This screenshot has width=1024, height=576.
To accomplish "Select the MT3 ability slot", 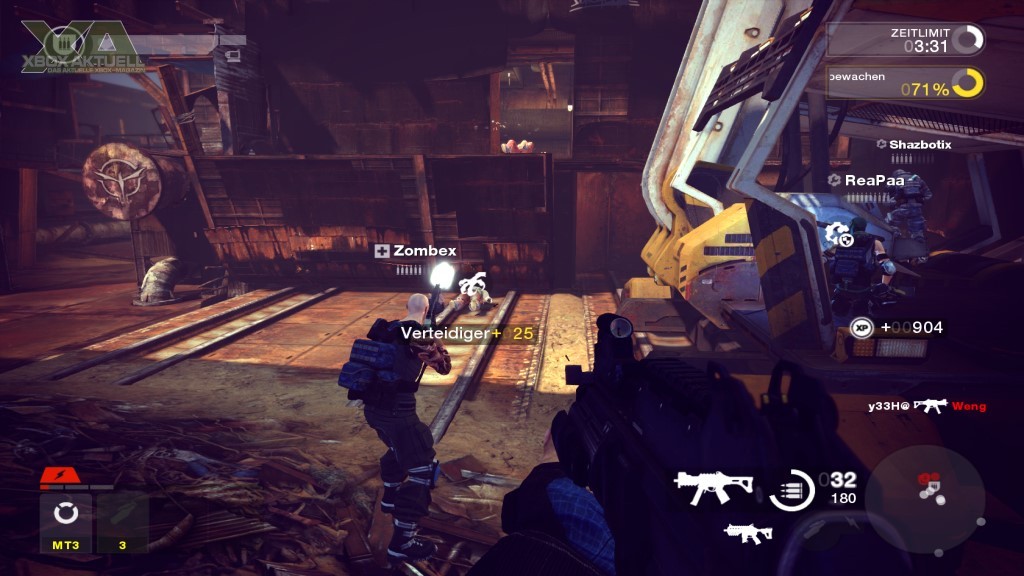I will (x=66, y=522).
